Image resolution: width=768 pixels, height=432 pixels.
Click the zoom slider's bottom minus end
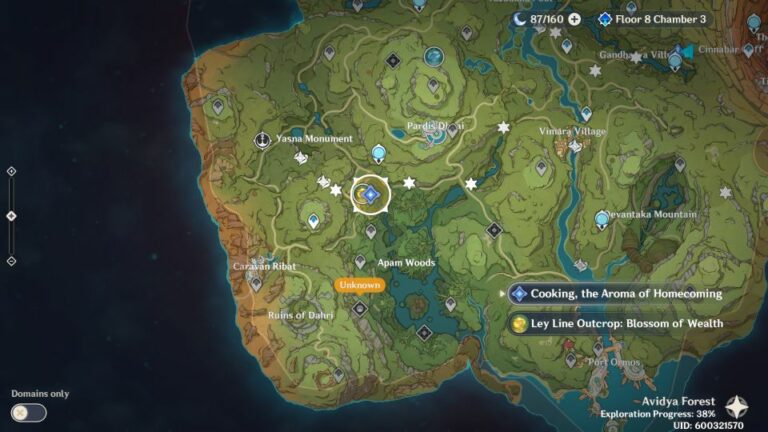(11, 261)
